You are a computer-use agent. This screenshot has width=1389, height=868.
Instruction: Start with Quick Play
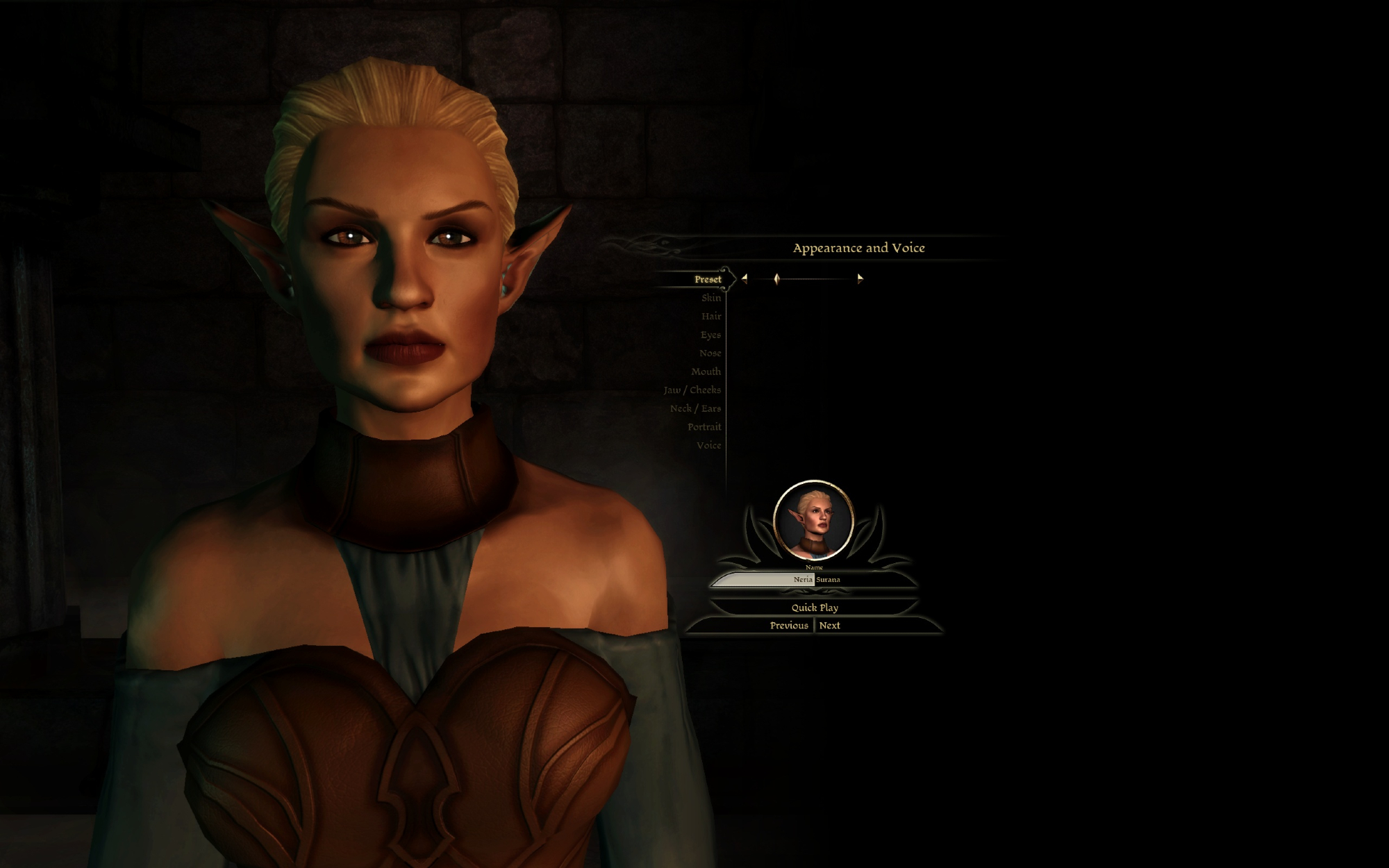(815, 608)
